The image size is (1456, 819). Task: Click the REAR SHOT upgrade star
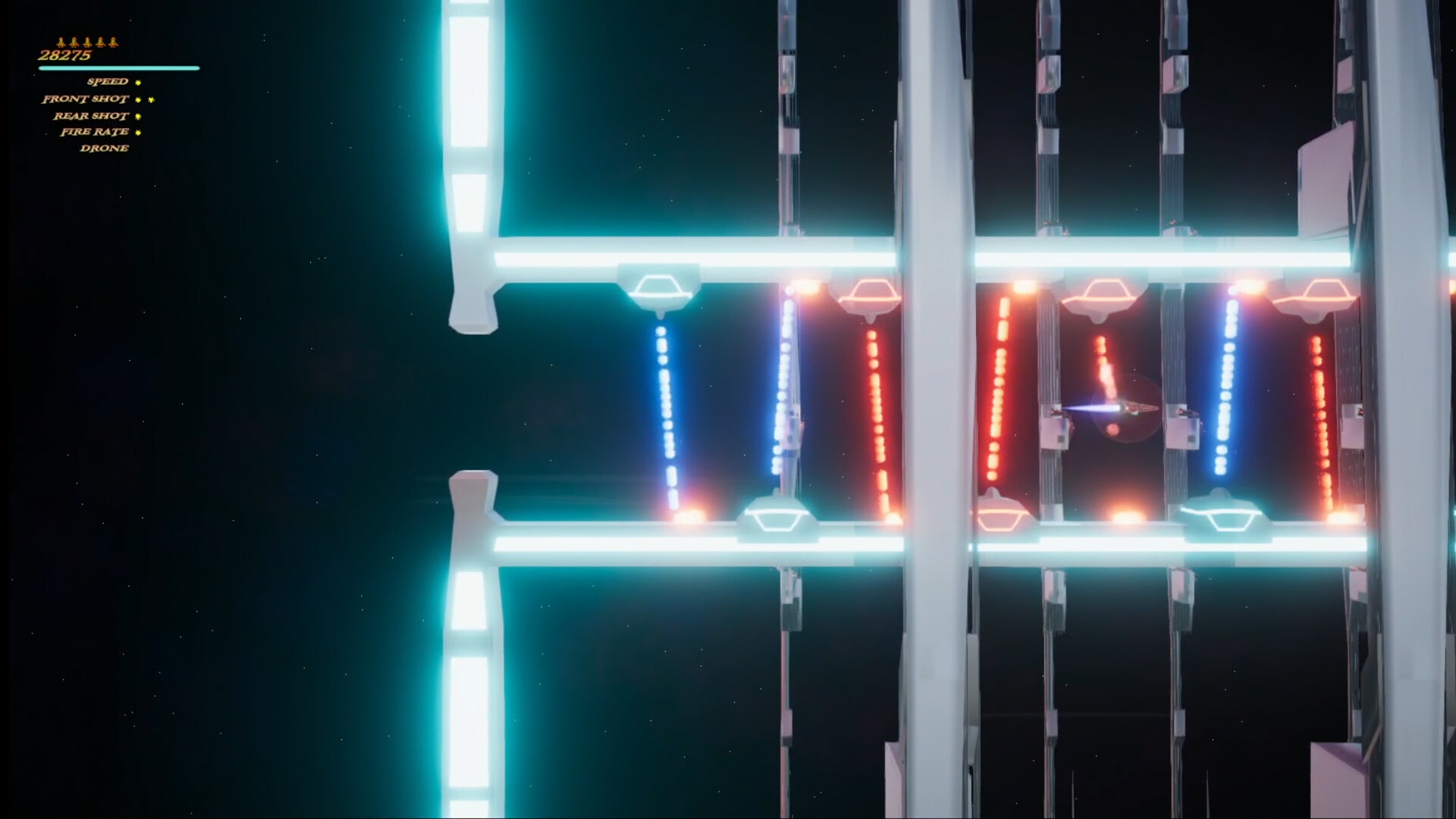(138, 116)
